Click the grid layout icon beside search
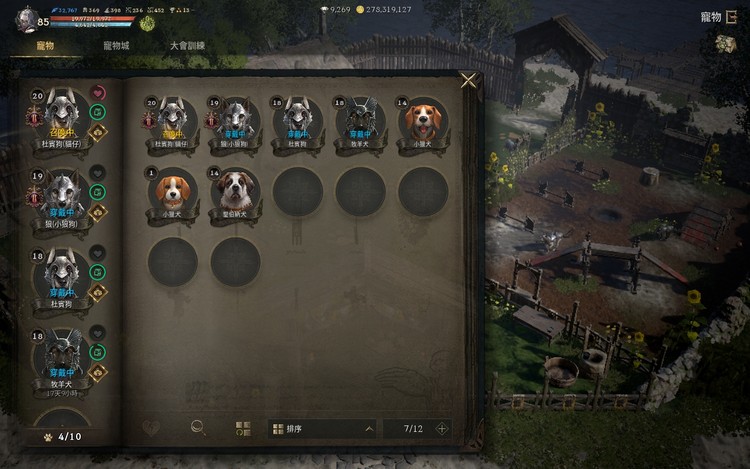Image resolution: width=750 pixels, height=469 pixels. 243,429
